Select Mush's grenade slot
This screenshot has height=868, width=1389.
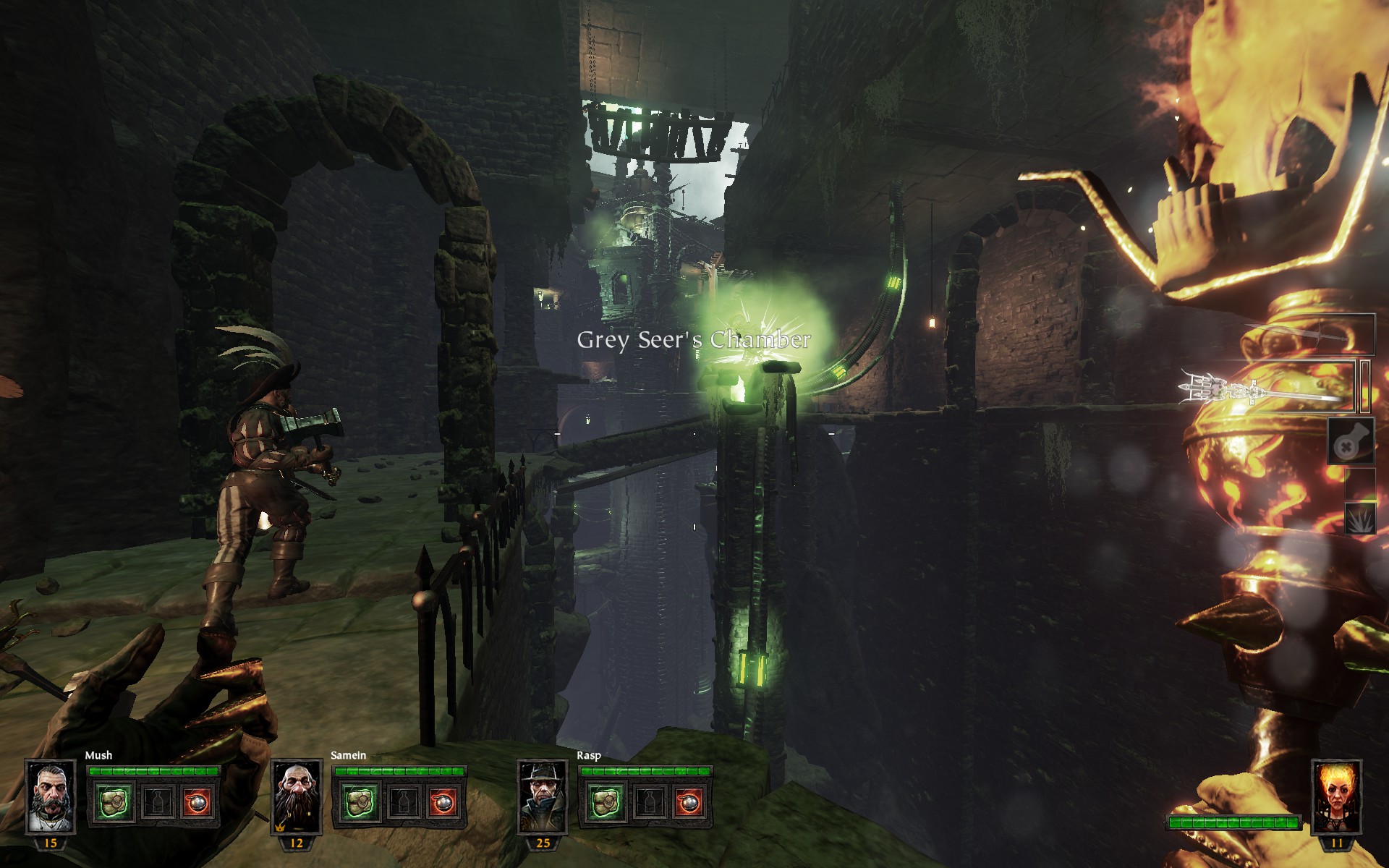(197, 803)
